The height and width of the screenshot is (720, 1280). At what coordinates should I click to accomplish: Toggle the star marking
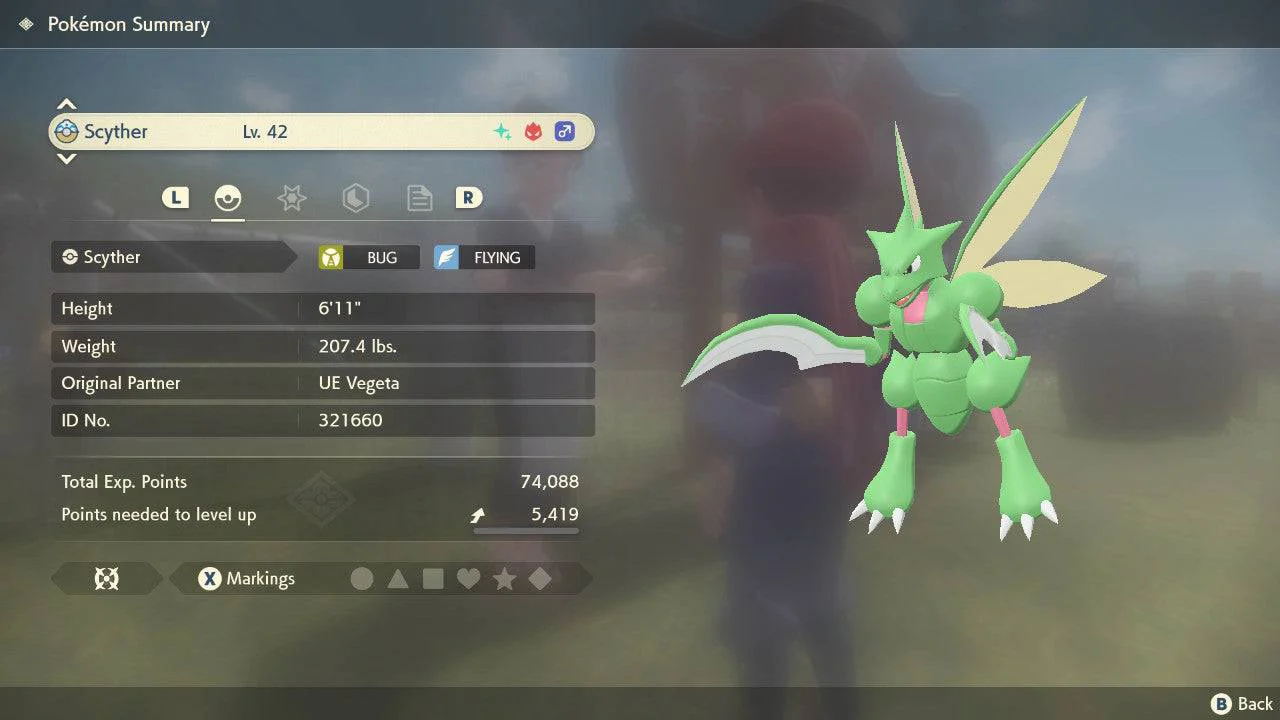tap(504, 579)
